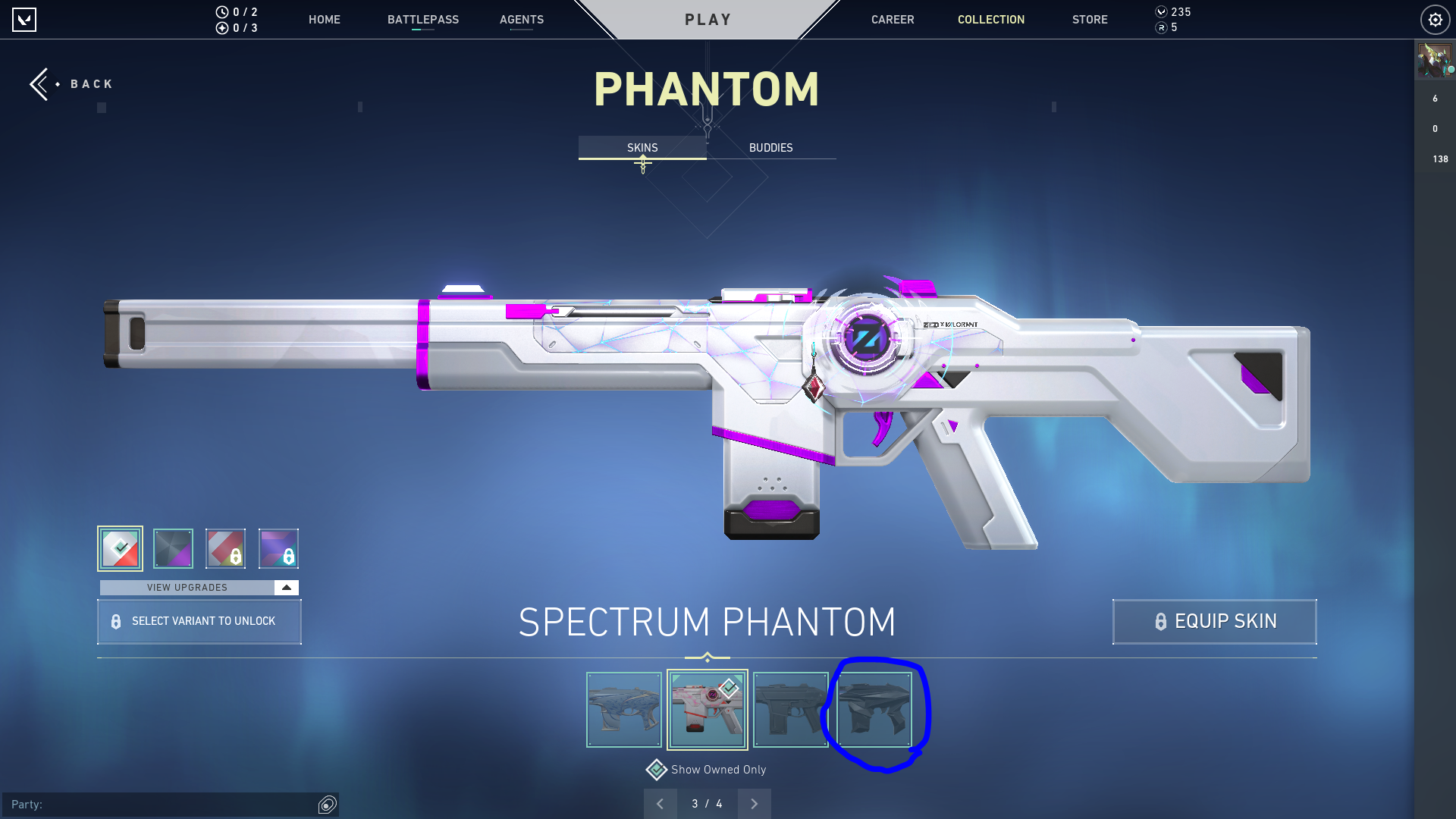This screenshot has width=1456, height=819.
Task: Select the locked purple variant swatch
Action: click(x=279, y=548)
